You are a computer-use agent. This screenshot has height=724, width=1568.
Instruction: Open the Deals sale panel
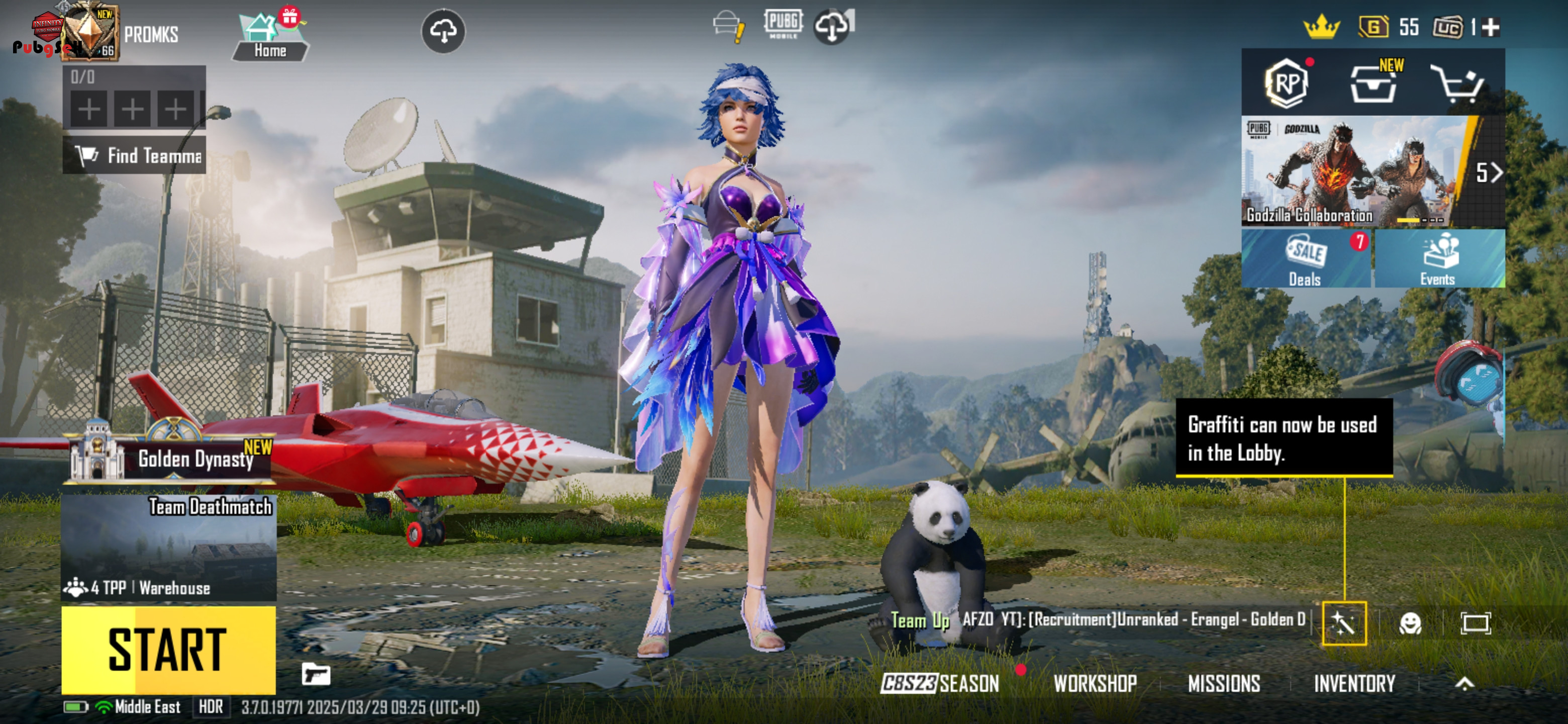click(1305, 259)
